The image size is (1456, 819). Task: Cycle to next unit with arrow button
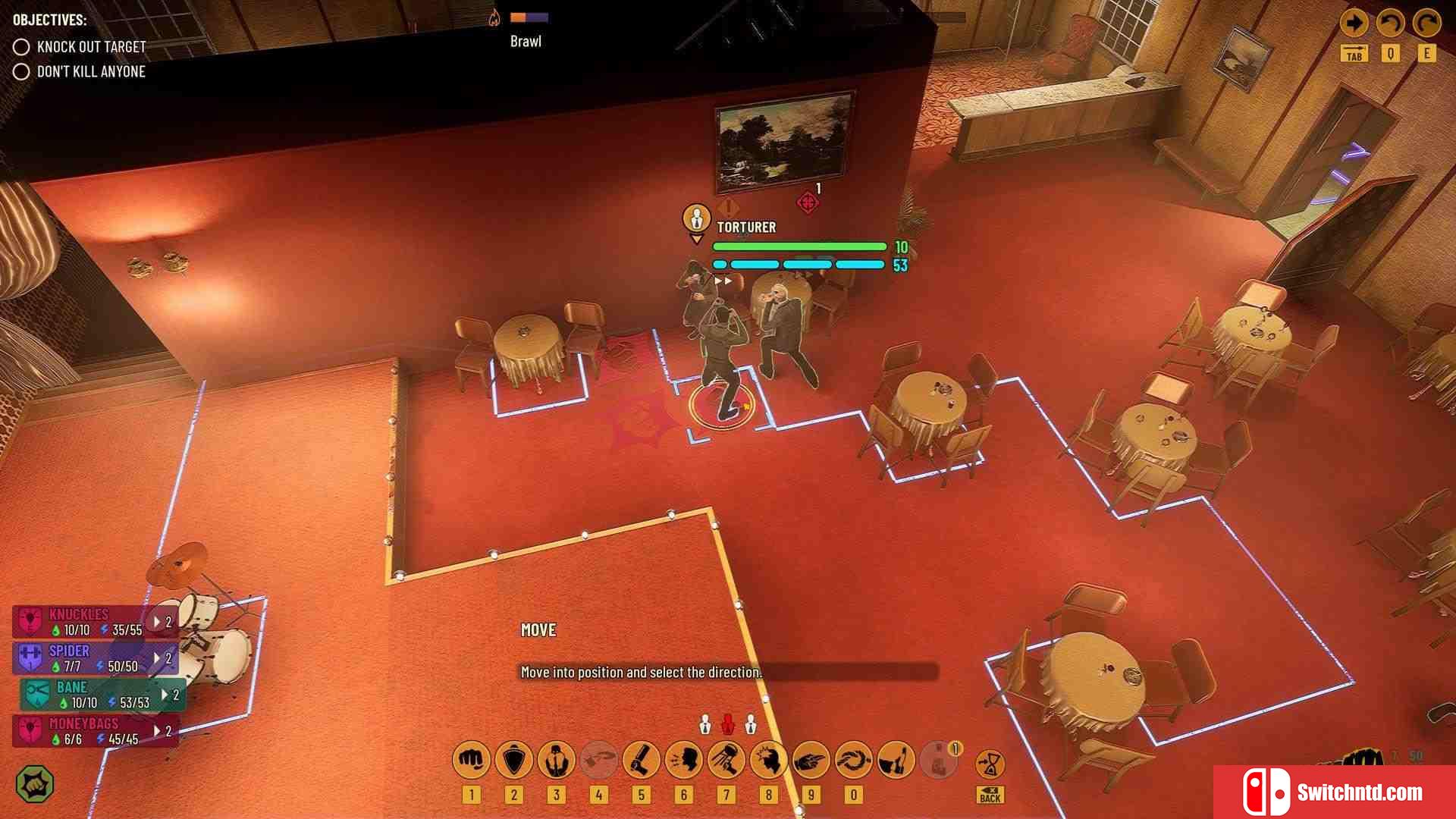point(1354,24)
